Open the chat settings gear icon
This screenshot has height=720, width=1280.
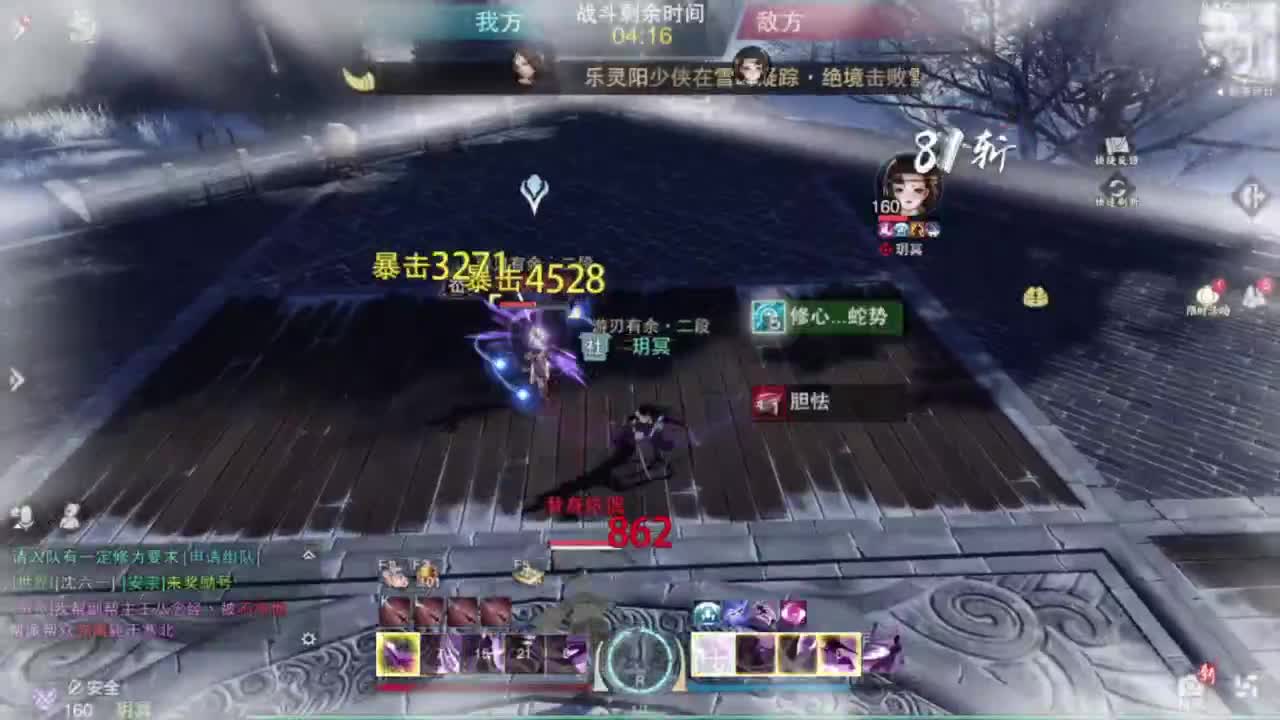point(308,640)
